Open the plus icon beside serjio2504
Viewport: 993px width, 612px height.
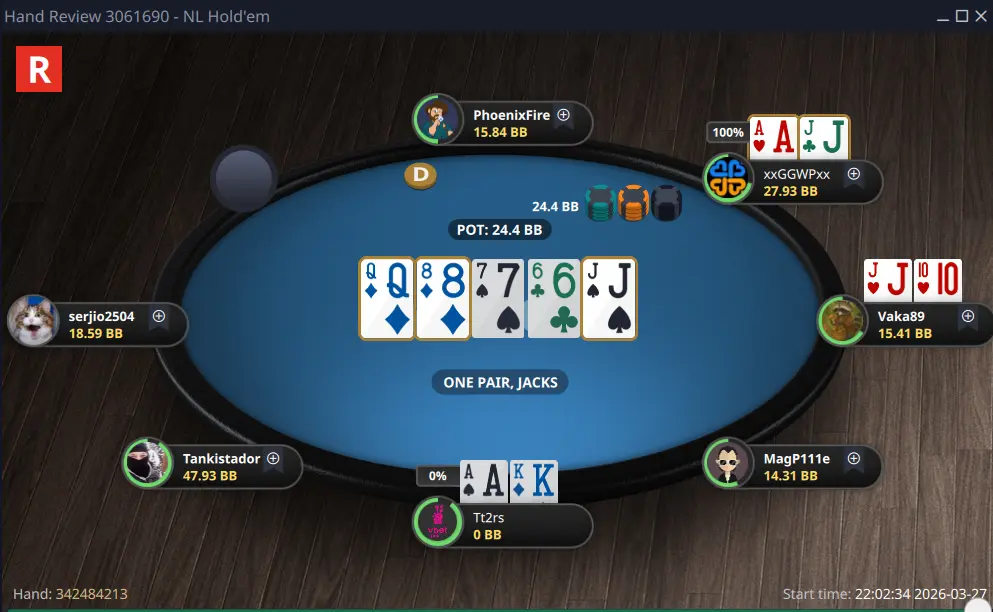point(158,316)
